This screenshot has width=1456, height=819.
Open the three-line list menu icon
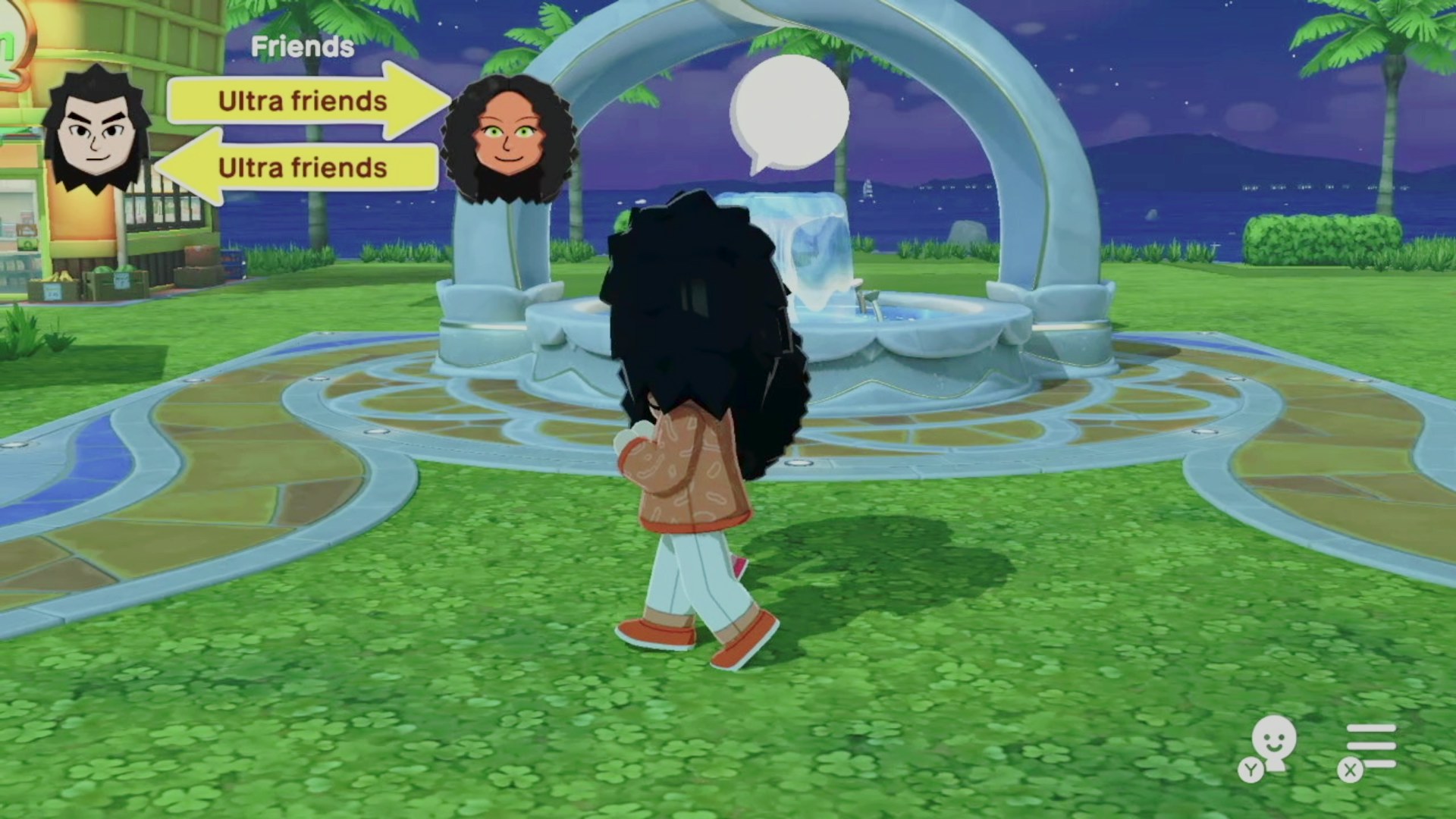click(x=1370, y=746)
